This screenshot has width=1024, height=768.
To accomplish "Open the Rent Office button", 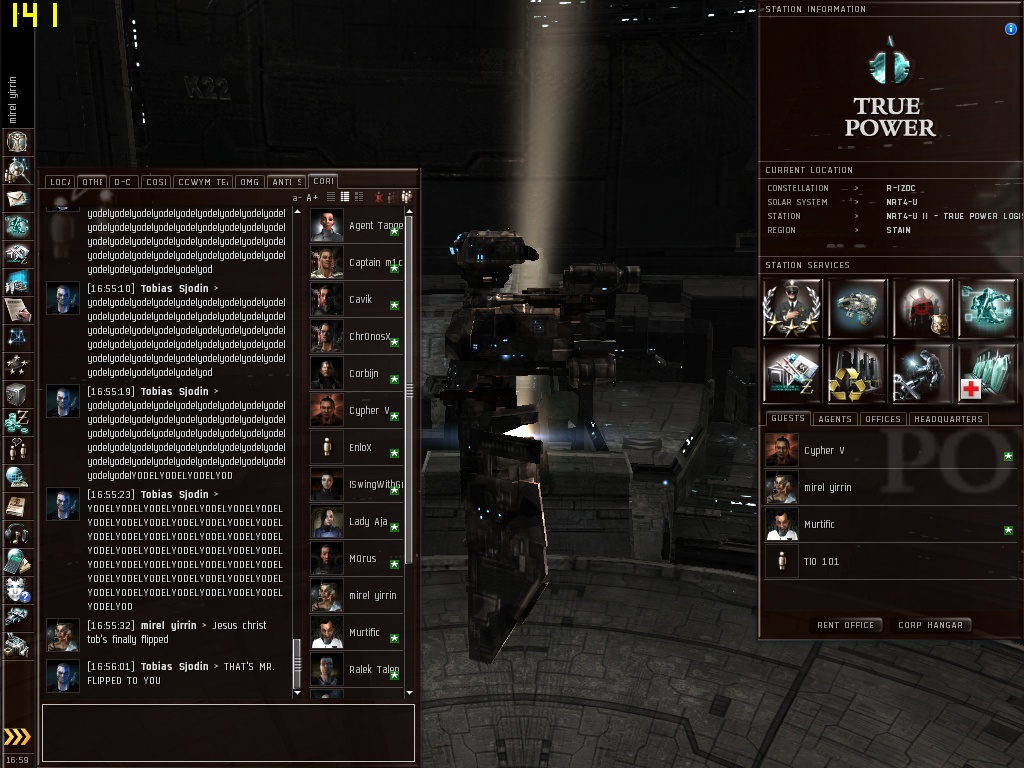I will point(846,625).
